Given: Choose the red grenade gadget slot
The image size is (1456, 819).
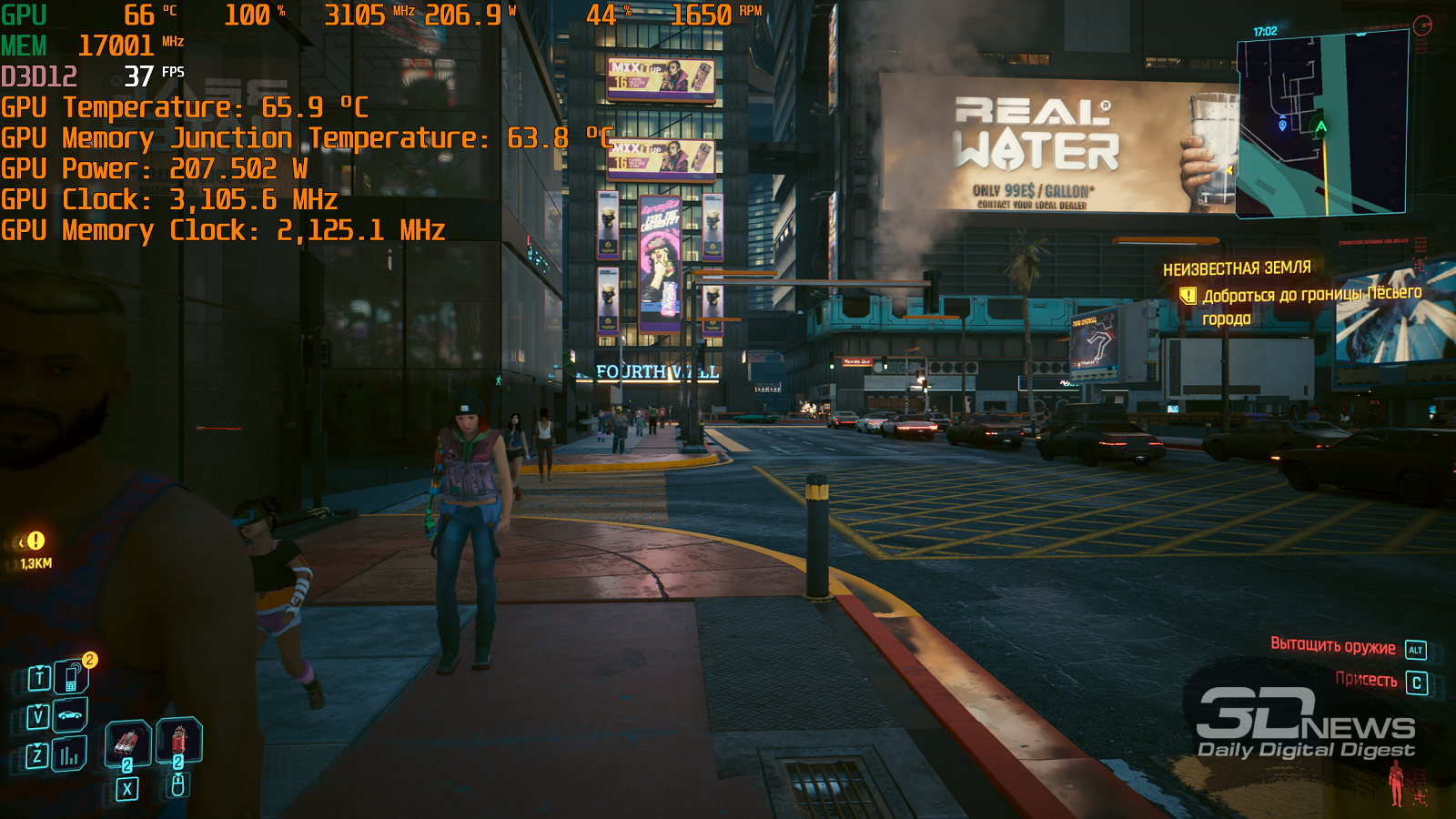Looking at the screenshot, I should 178,738.
